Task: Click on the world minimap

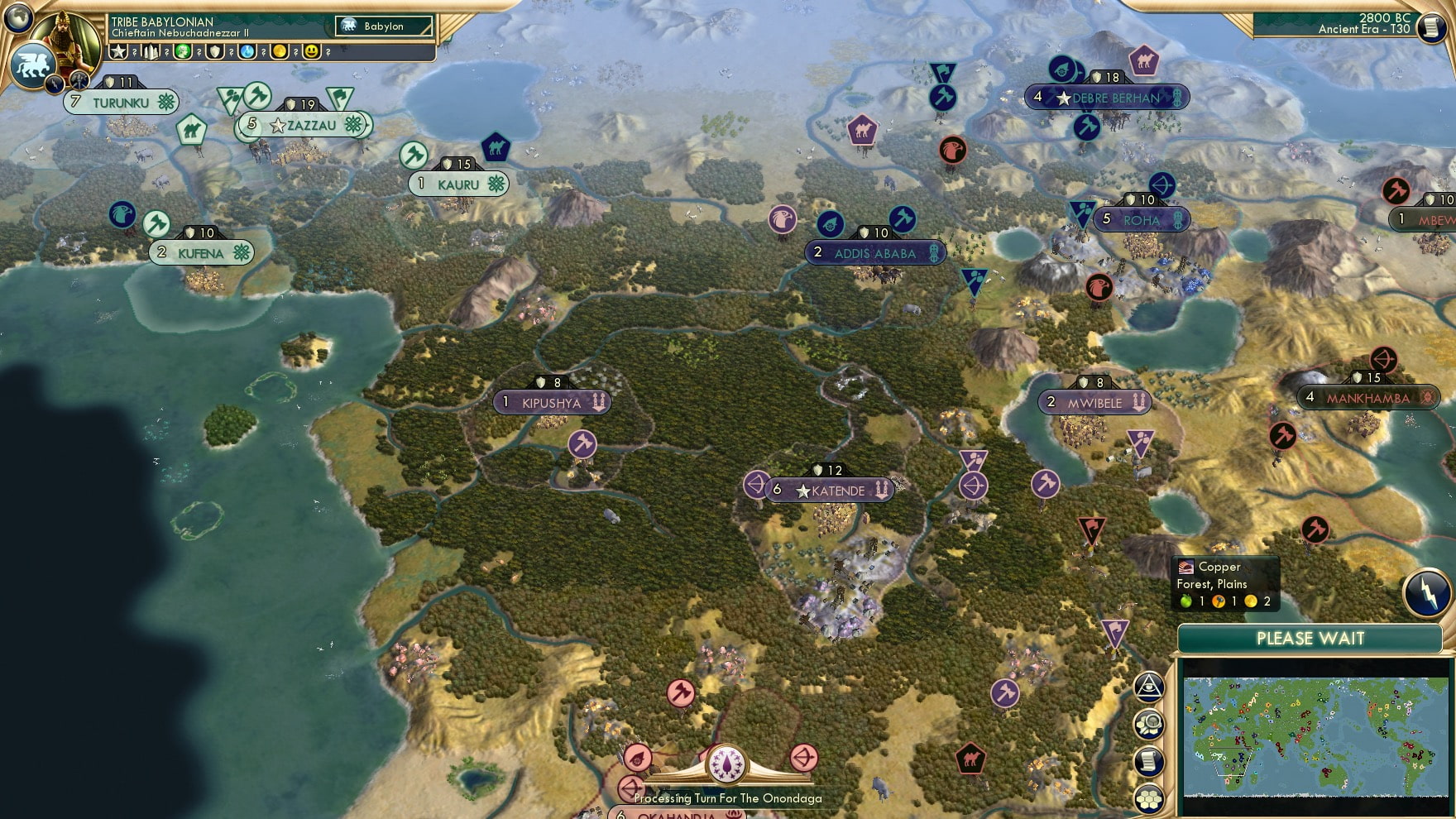Action: (1315, 736)
